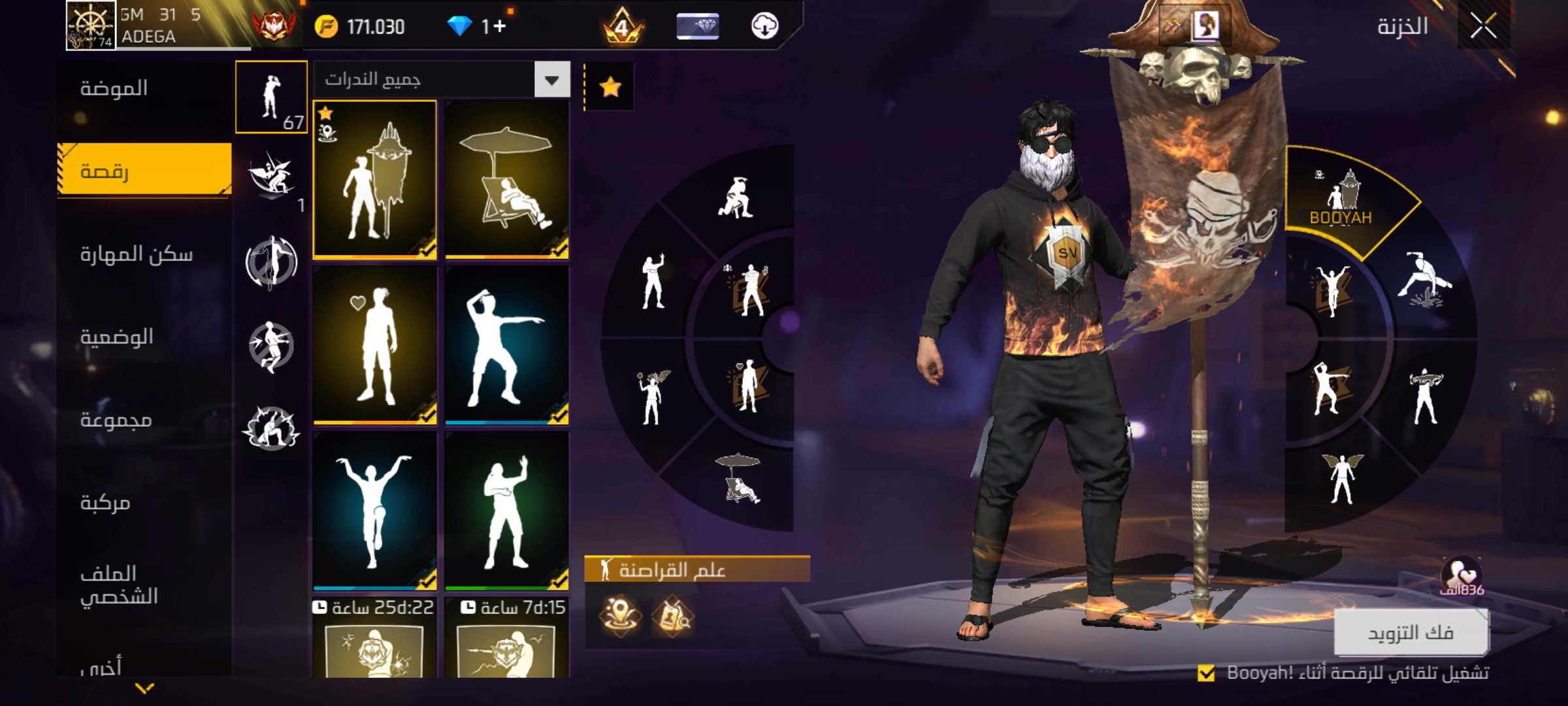This screenshot has height=706, width=1568.
Task: Click the فك التزويد (Unequip) button
Action: point(1411,632)
